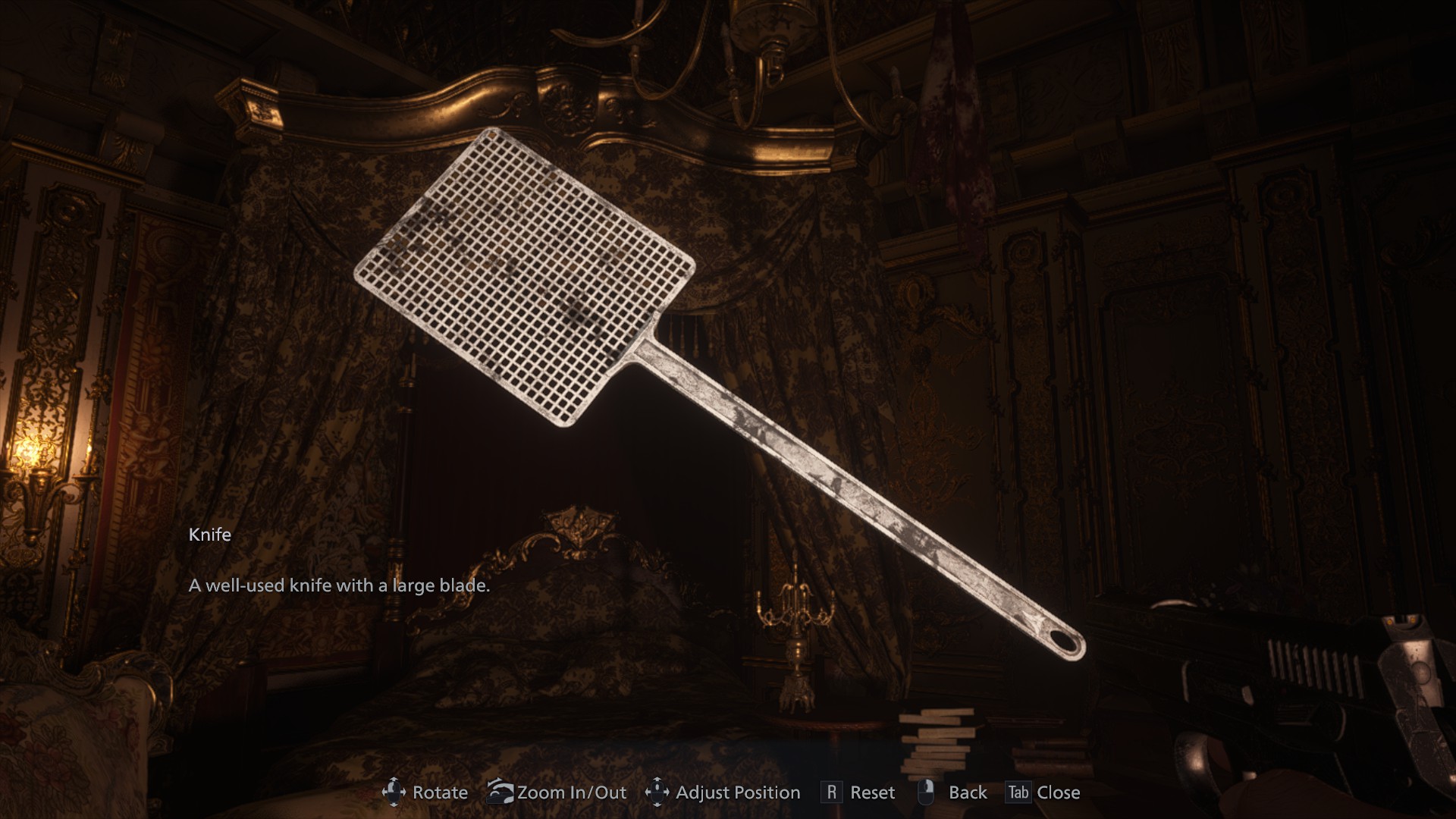Select the Knife item title
1456x819 pixels.
point(209,534)
